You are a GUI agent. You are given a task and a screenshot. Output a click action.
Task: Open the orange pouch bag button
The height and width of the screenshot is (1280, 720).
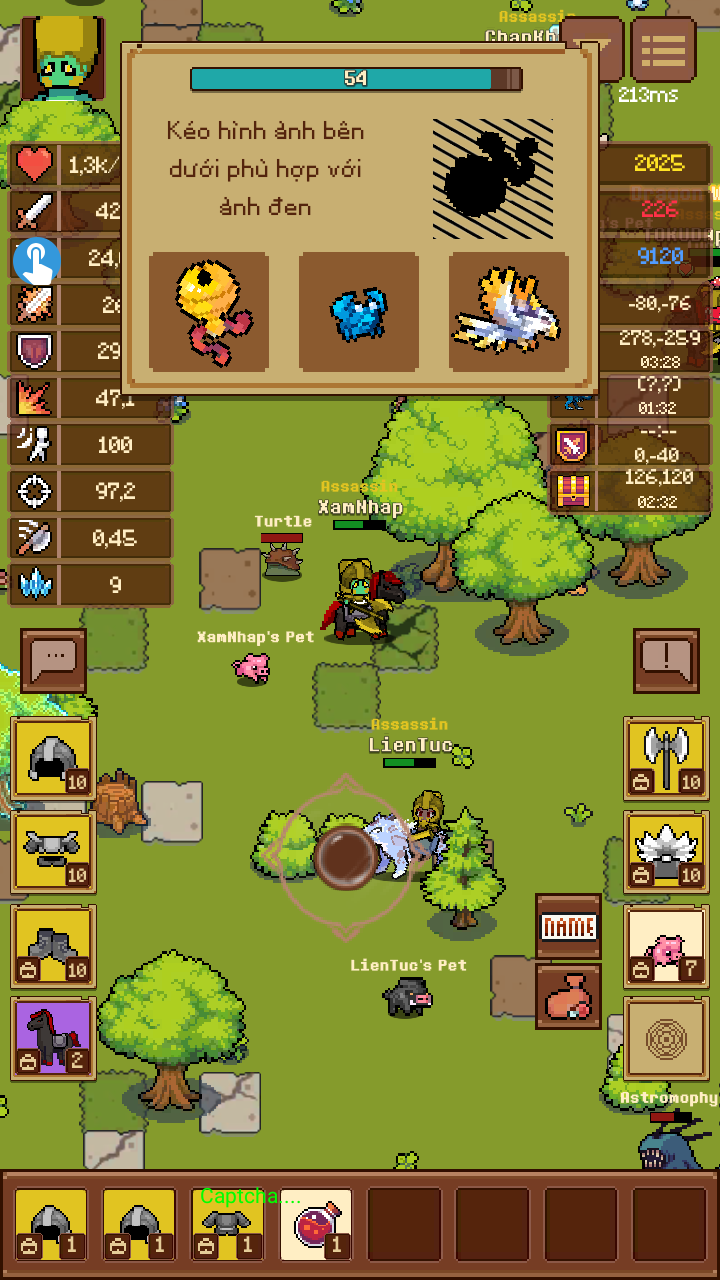(568, 996)
